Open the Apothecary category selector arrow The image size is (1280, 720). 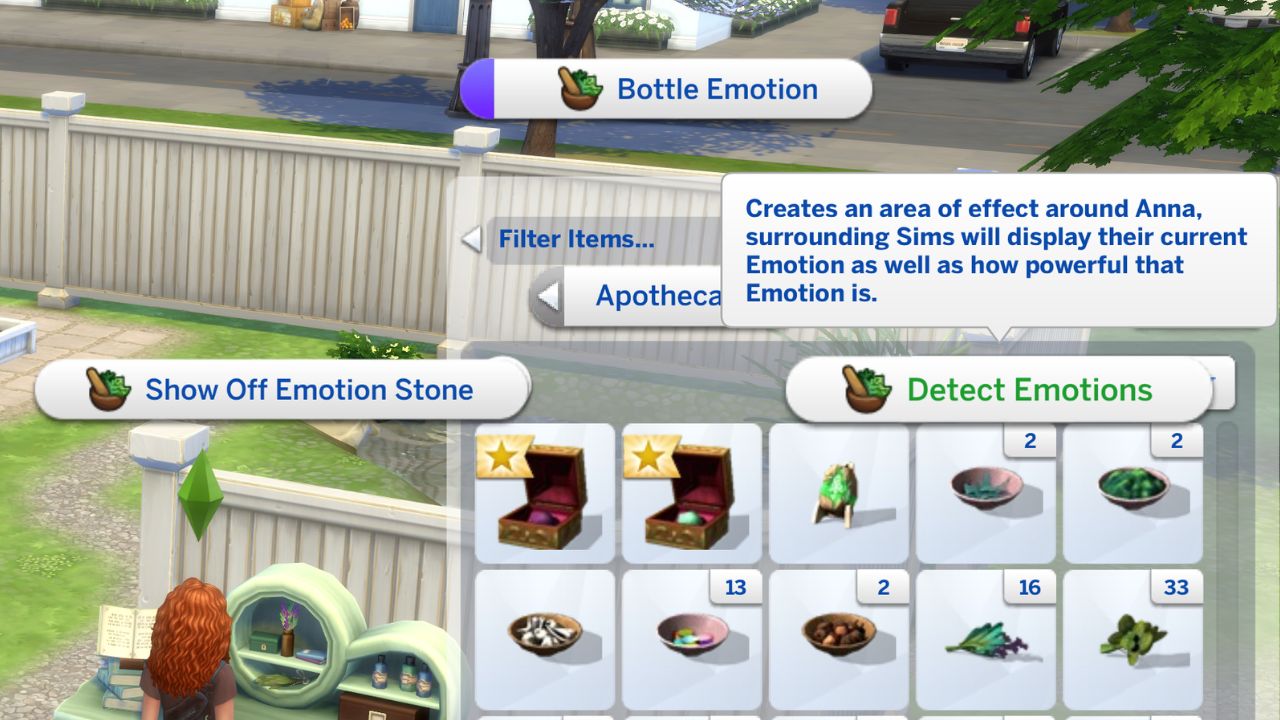tap(551, 296)
